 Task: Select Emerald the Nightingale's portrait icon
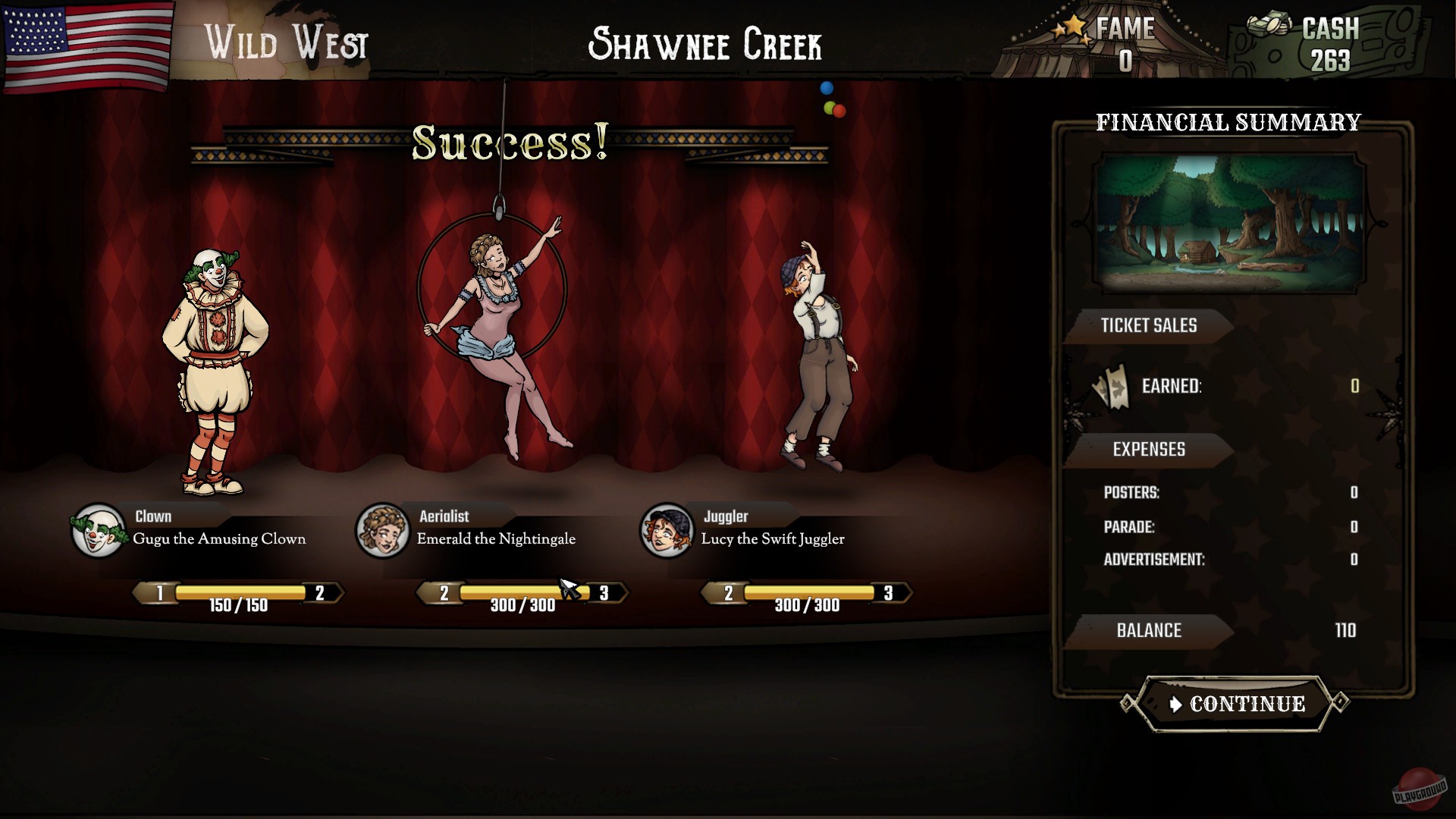coord(382,531)
